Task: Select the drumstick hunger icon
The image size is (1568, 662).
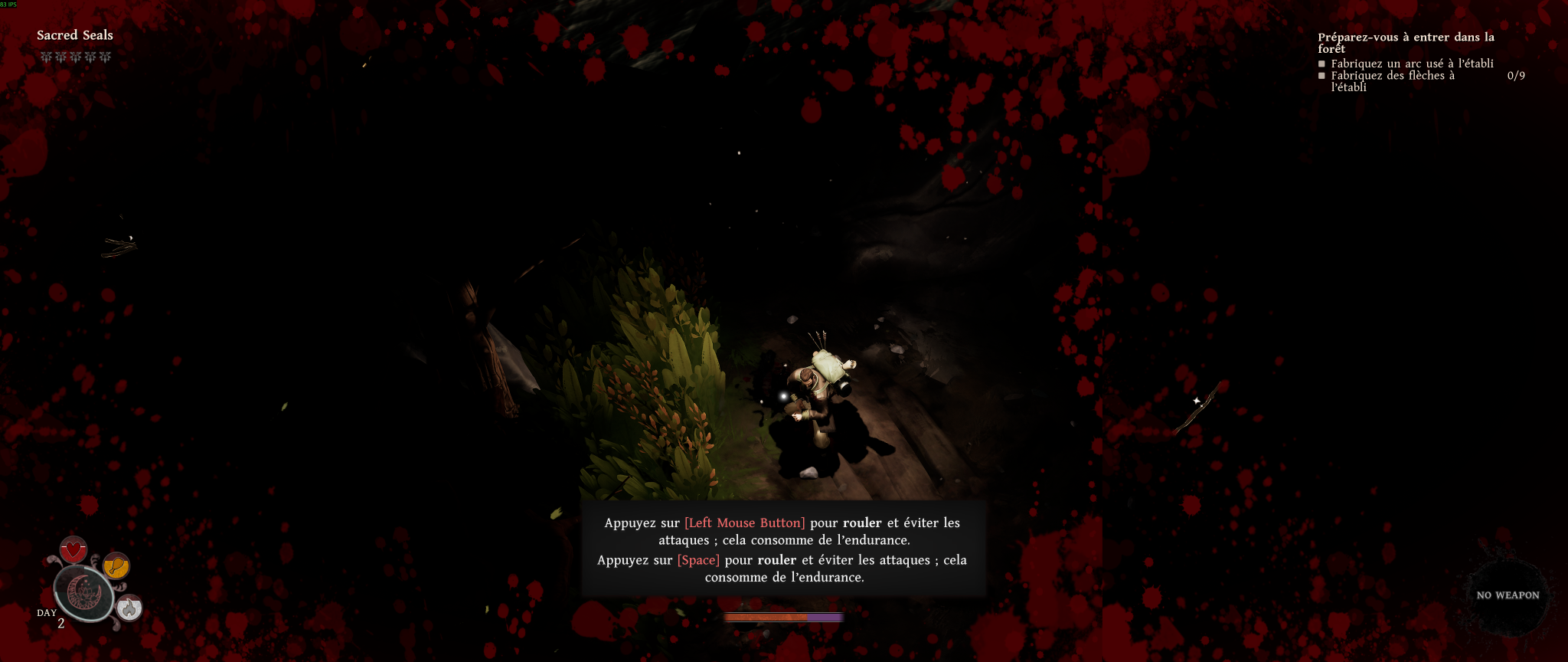Action: [x=116, y=566]
